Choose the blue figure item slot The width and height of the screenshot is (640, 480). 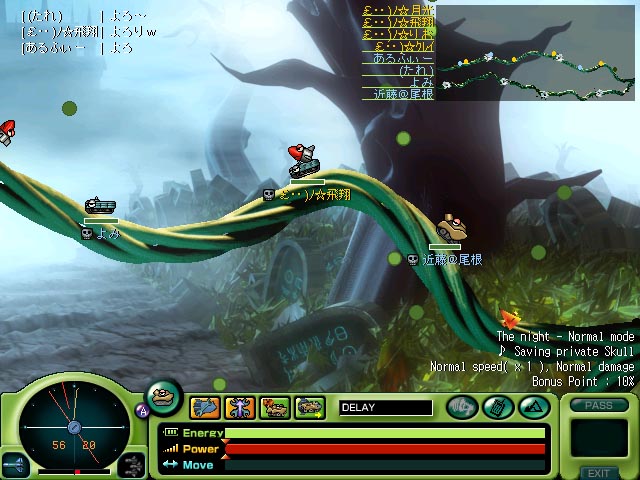point(240,407)
